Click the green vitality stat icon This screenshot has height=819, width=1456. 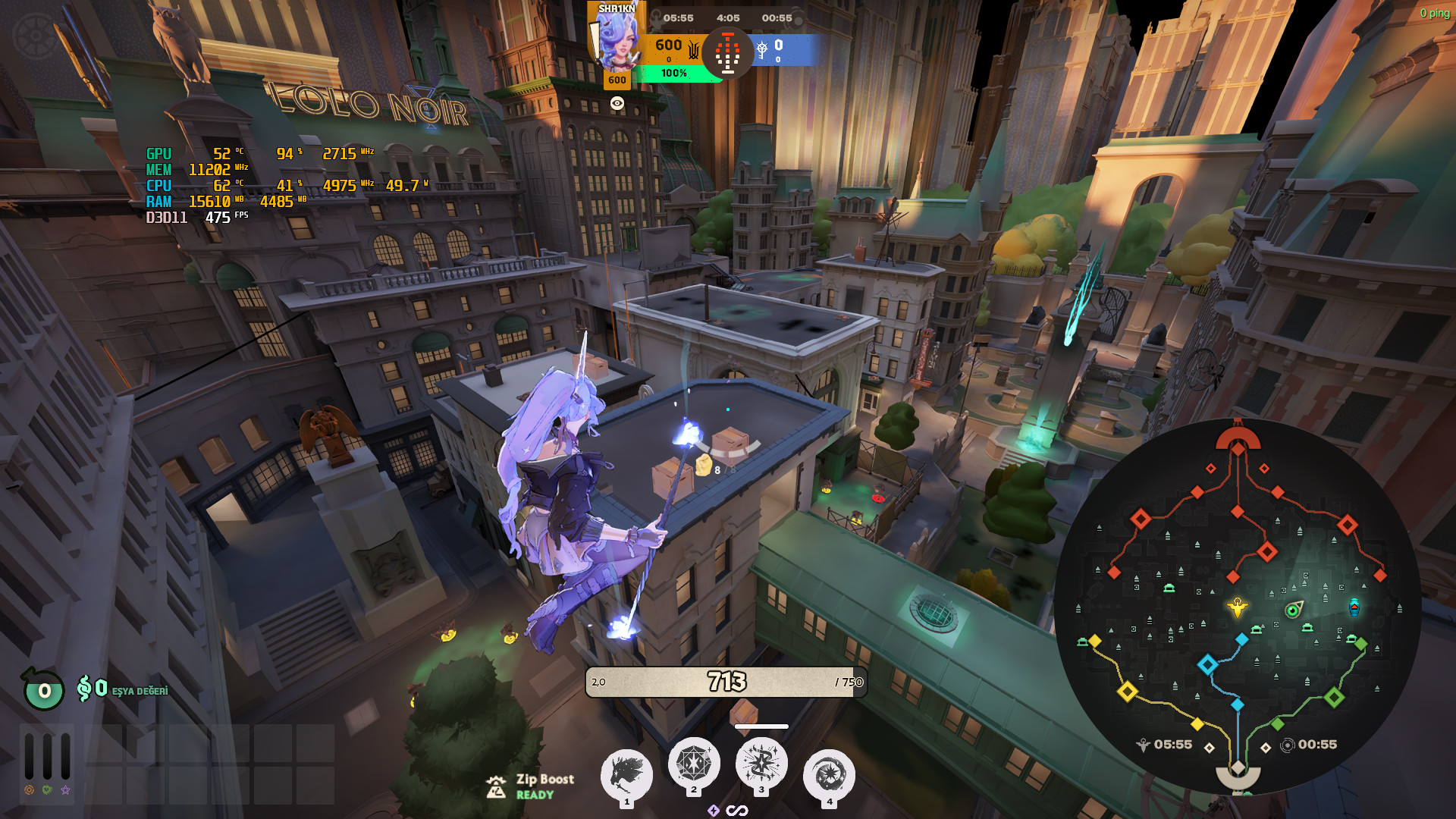[47, 790]
